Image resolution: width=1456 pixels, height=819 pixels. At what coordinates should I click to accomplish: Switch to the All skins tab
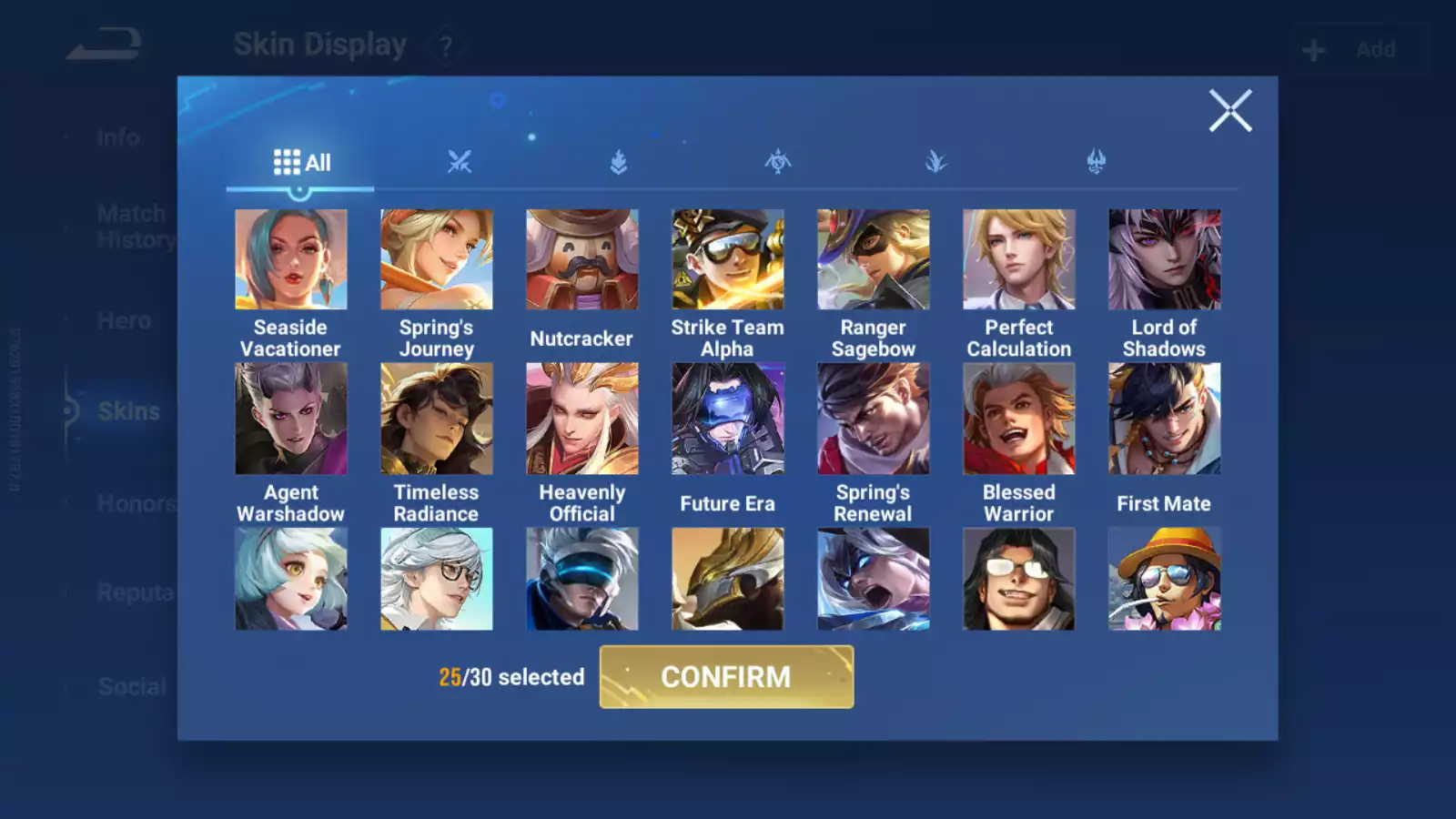pos(301,163)
